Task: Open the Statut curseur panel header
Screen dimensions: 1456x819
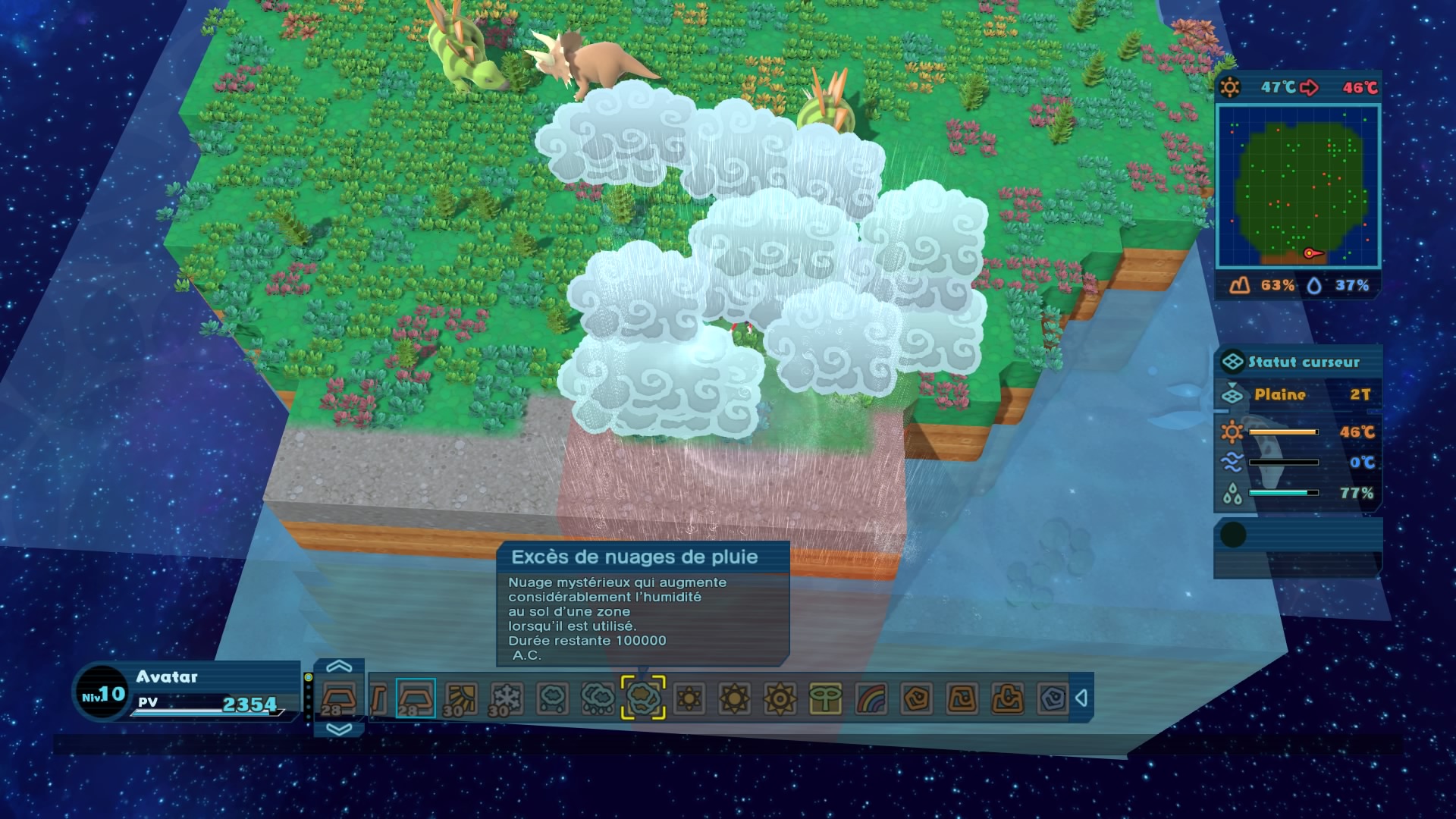Action: pyautogui.click(x=1297, y=362)
